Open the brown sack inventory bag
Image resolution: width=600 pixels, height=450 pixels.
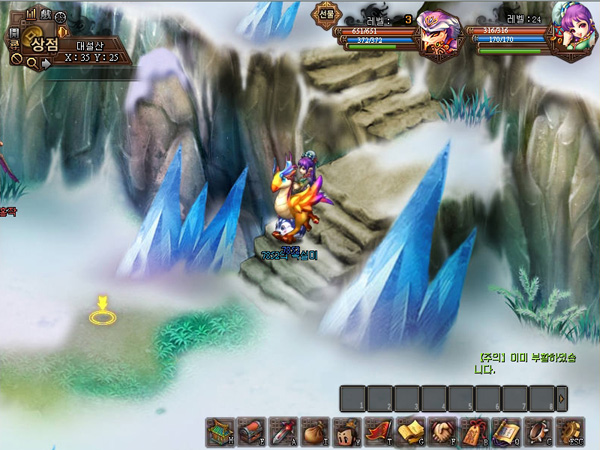coord(314,431)
